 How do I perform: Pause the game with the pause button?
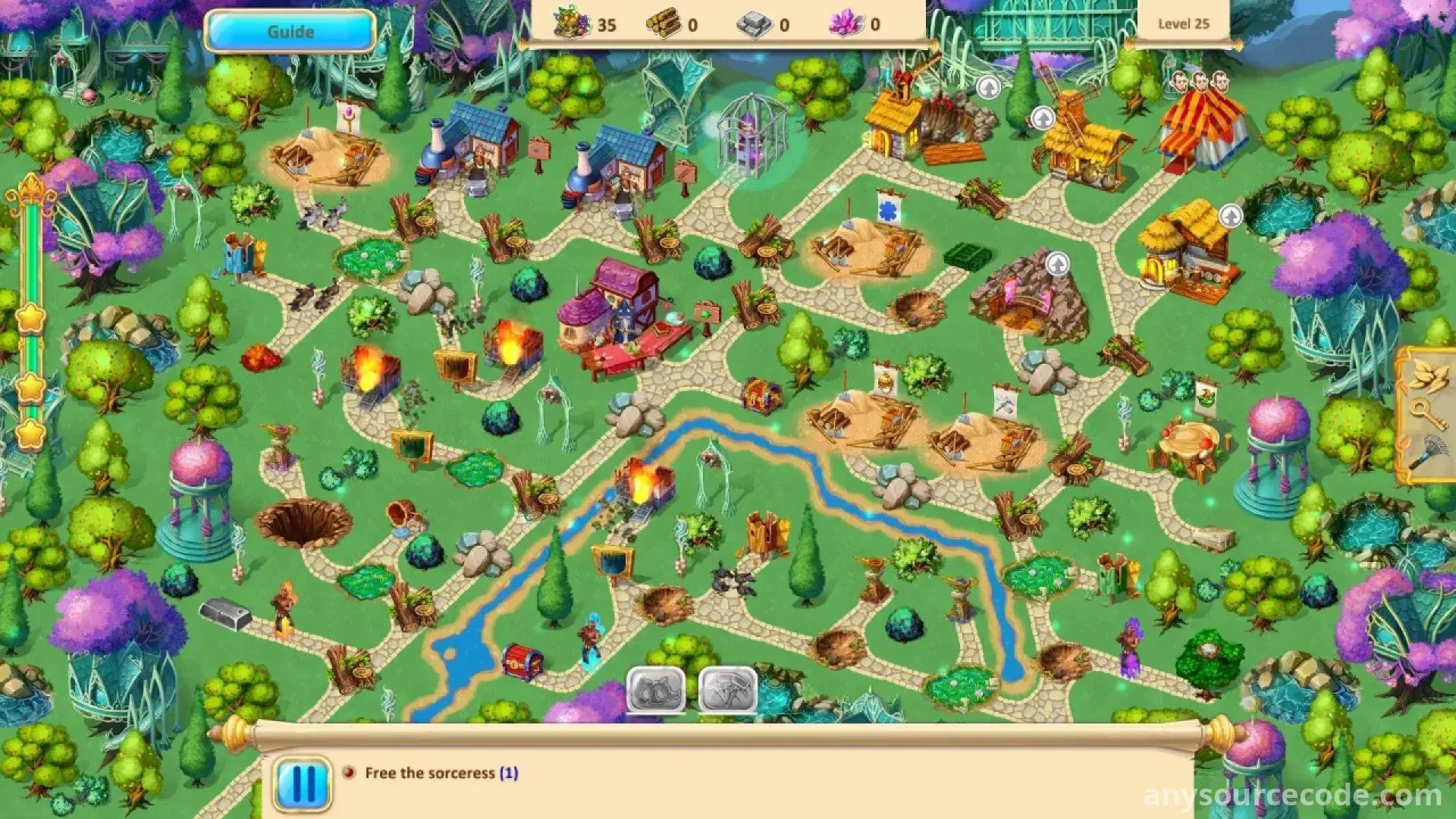click(303, 783)
